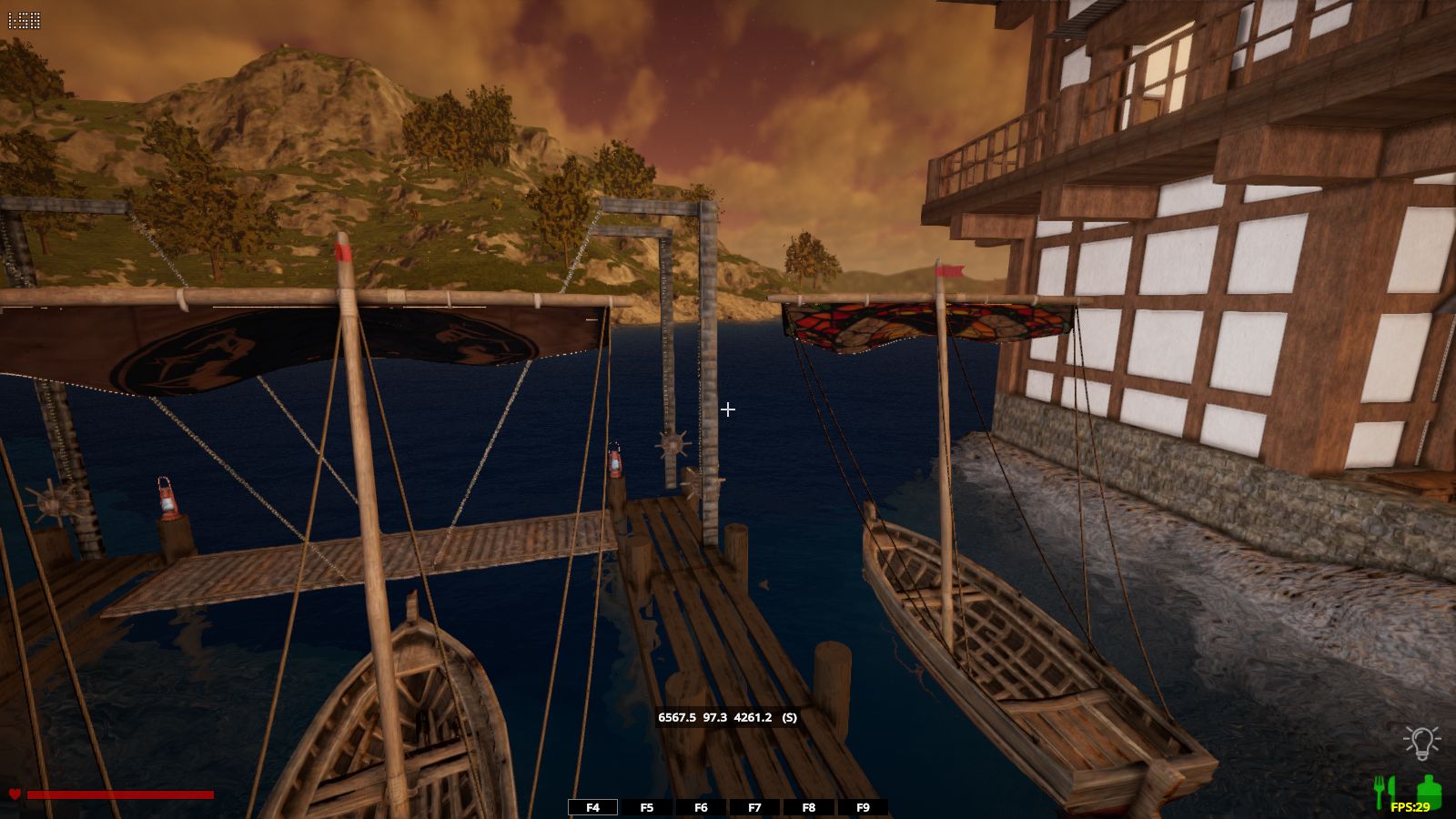This screenshot has width=1456, height=819.
Task: Pick the F8 hotbar slot
Action: click(809, 807)
